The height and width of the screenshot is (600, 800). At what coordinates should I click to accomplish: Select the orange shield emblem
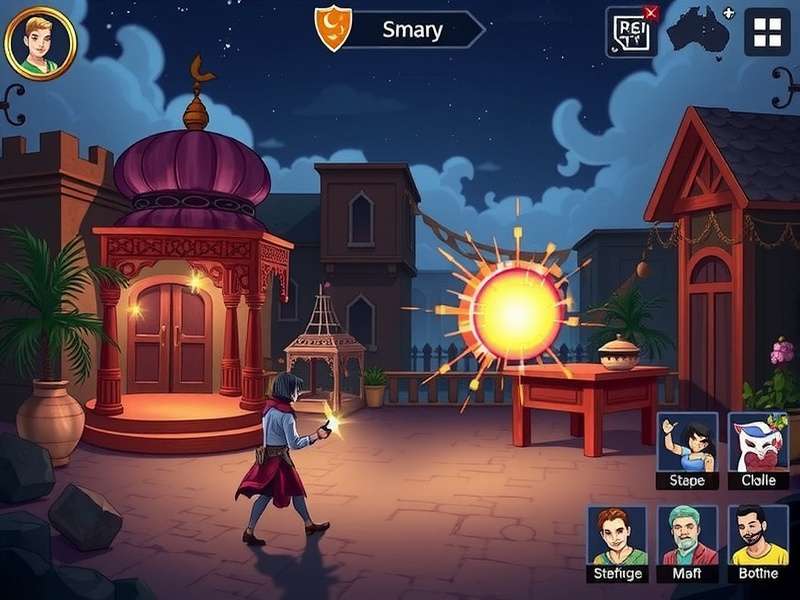pos(333,28)
